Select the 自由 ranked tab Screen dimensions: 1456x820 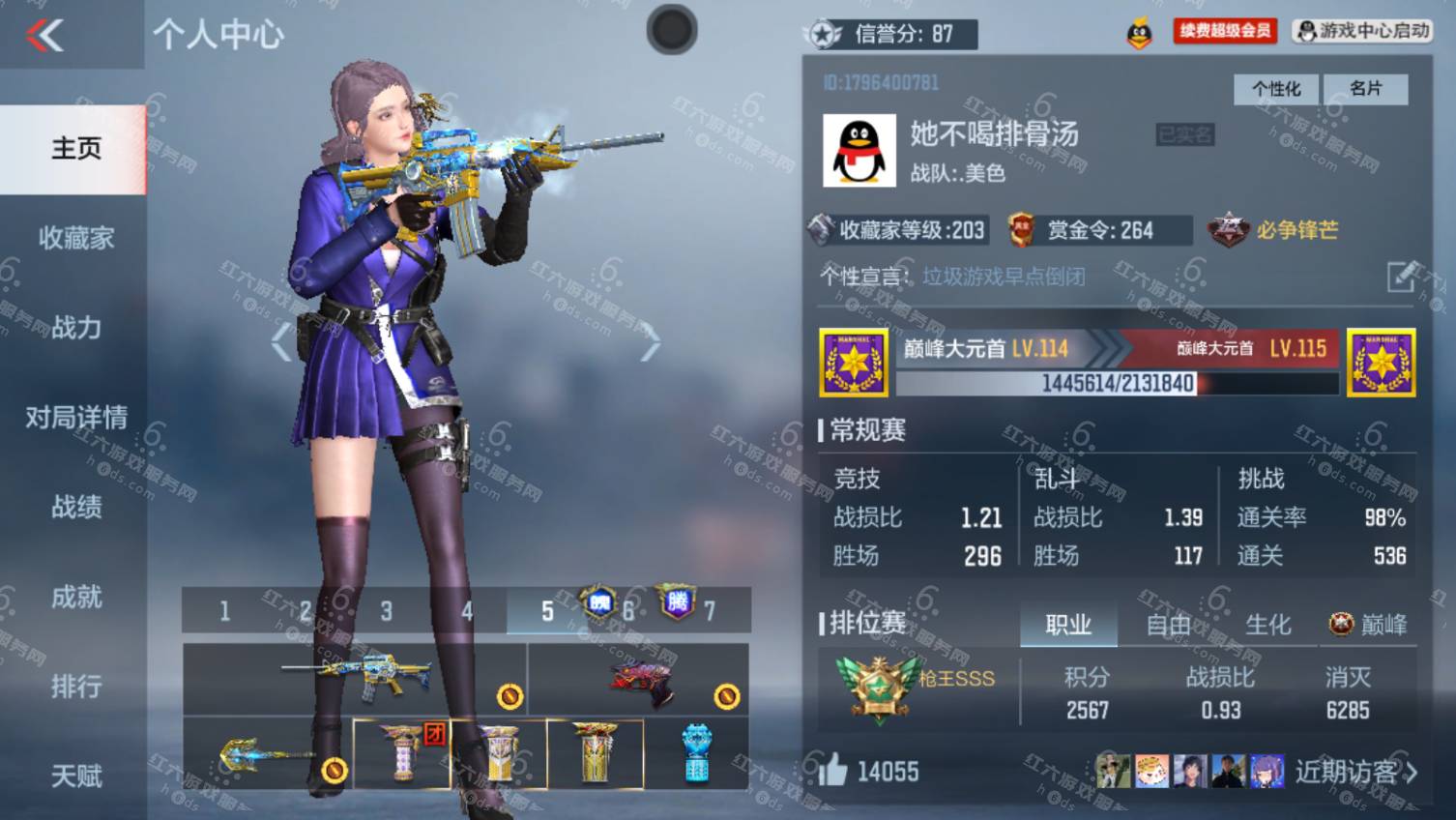[x=1168, y=625]
